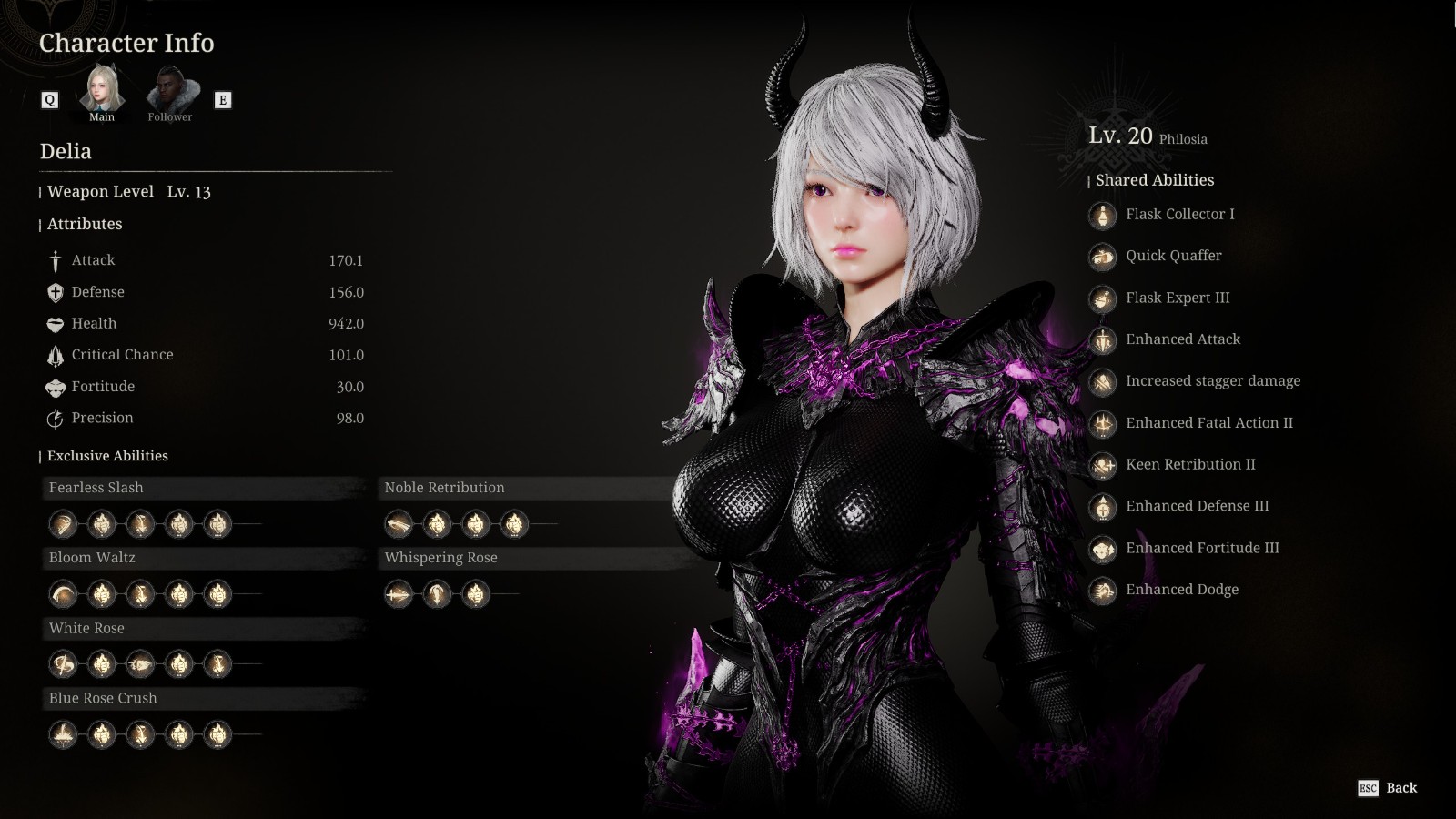Viewport: 1456px width, 819px height.
Task: Select the Quick Quaffer ability
Action: pyautogui.click(x=1173, y=257)
